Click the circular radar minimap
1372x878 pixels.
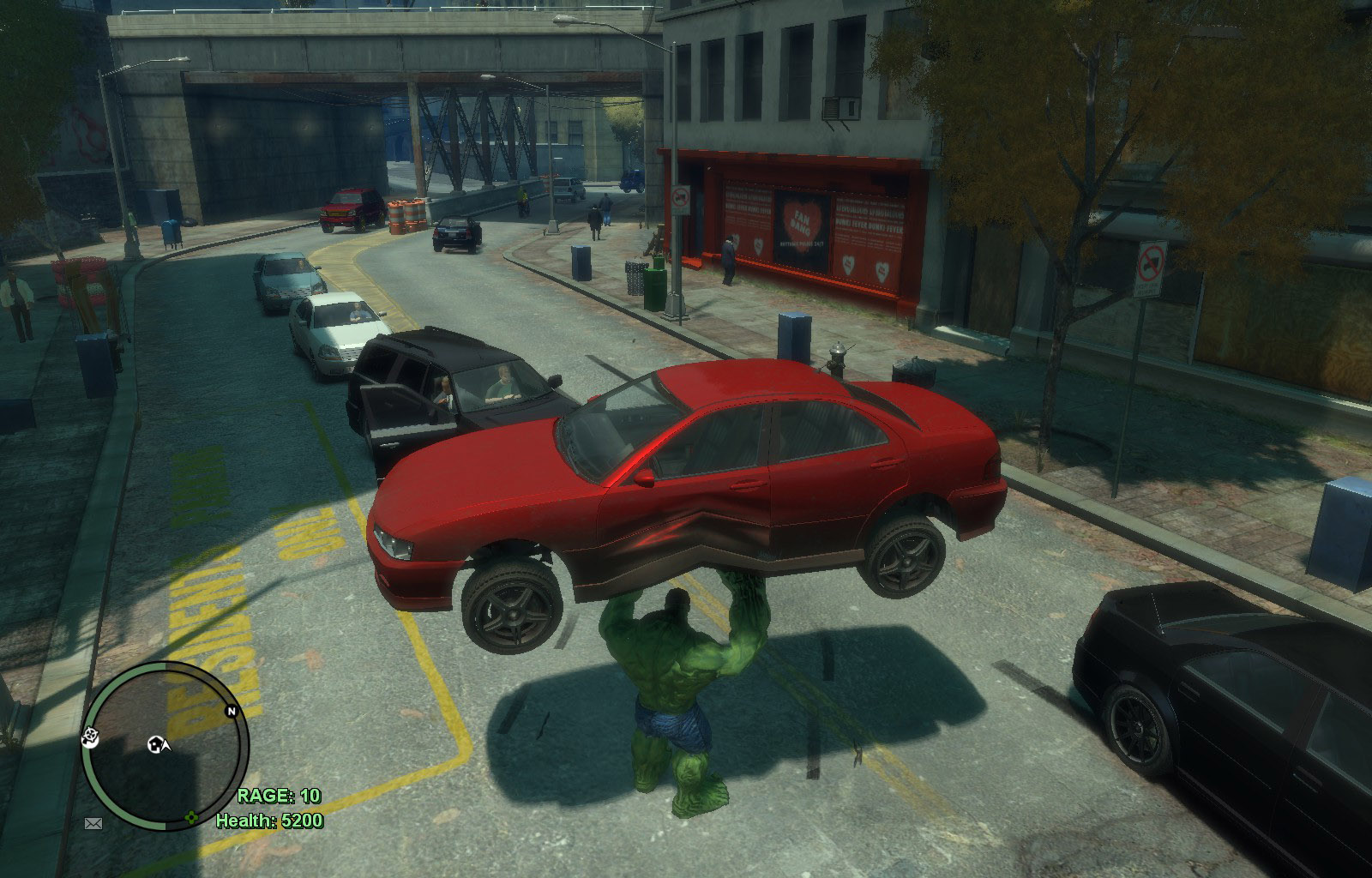pyautogui.click(x=165, y=744)
